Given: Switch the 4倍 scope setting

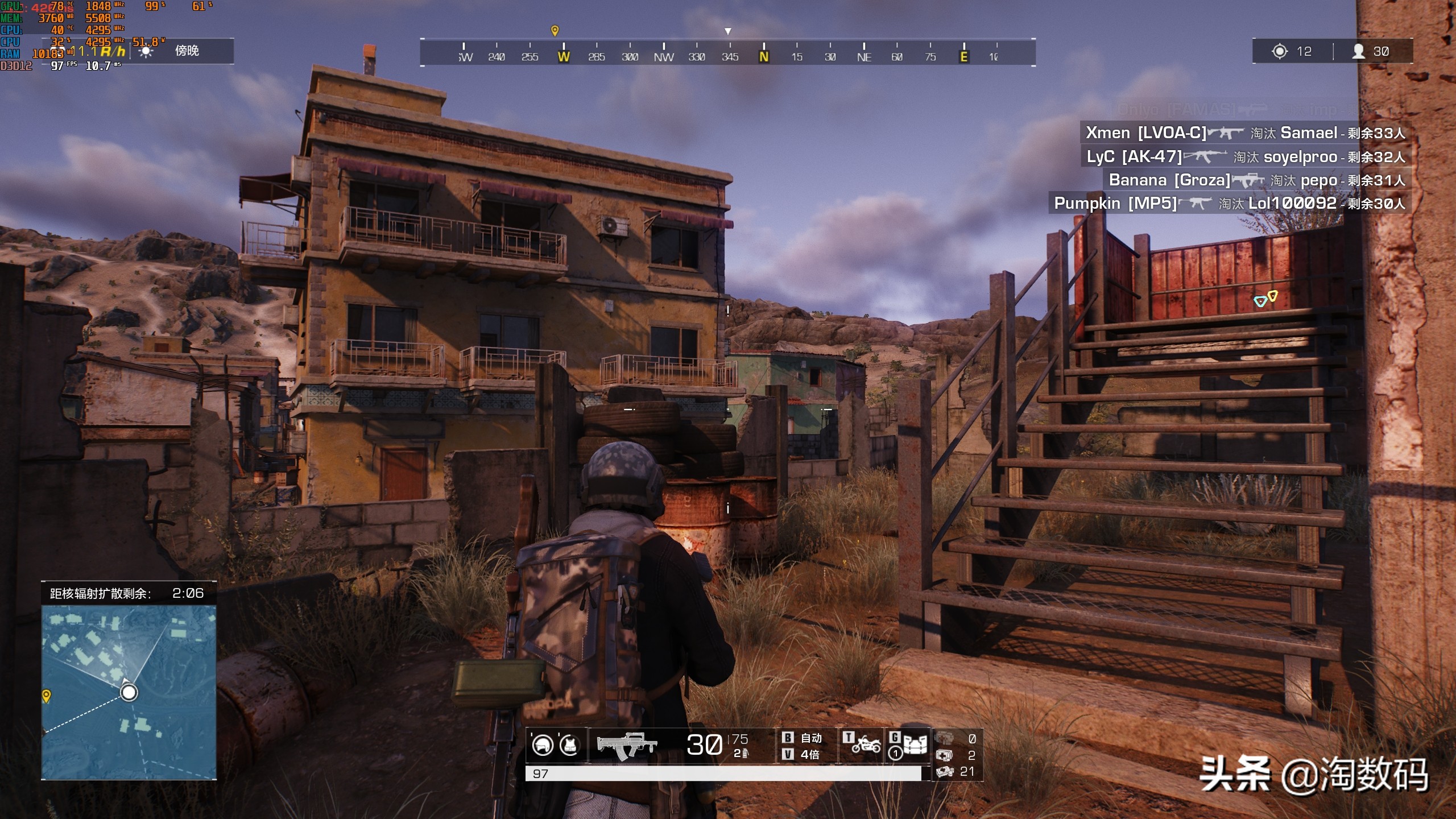Looking at the screenshot, I should point(804,754).
